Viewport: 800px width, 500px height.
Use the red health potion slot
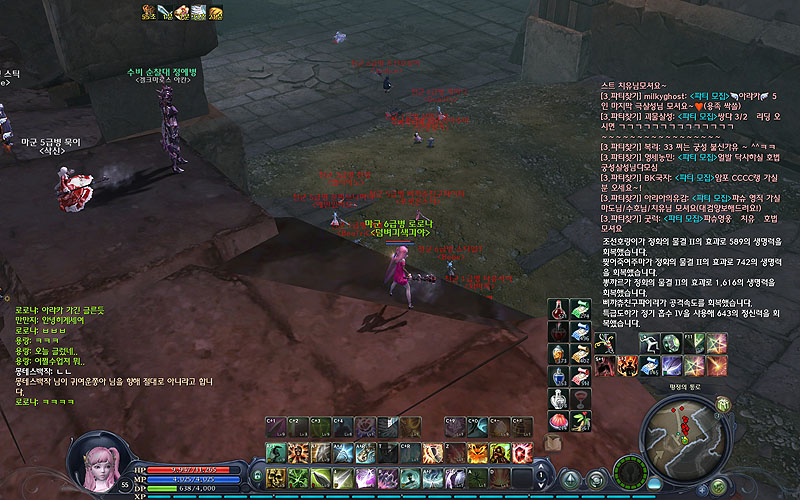click(558, 309)
